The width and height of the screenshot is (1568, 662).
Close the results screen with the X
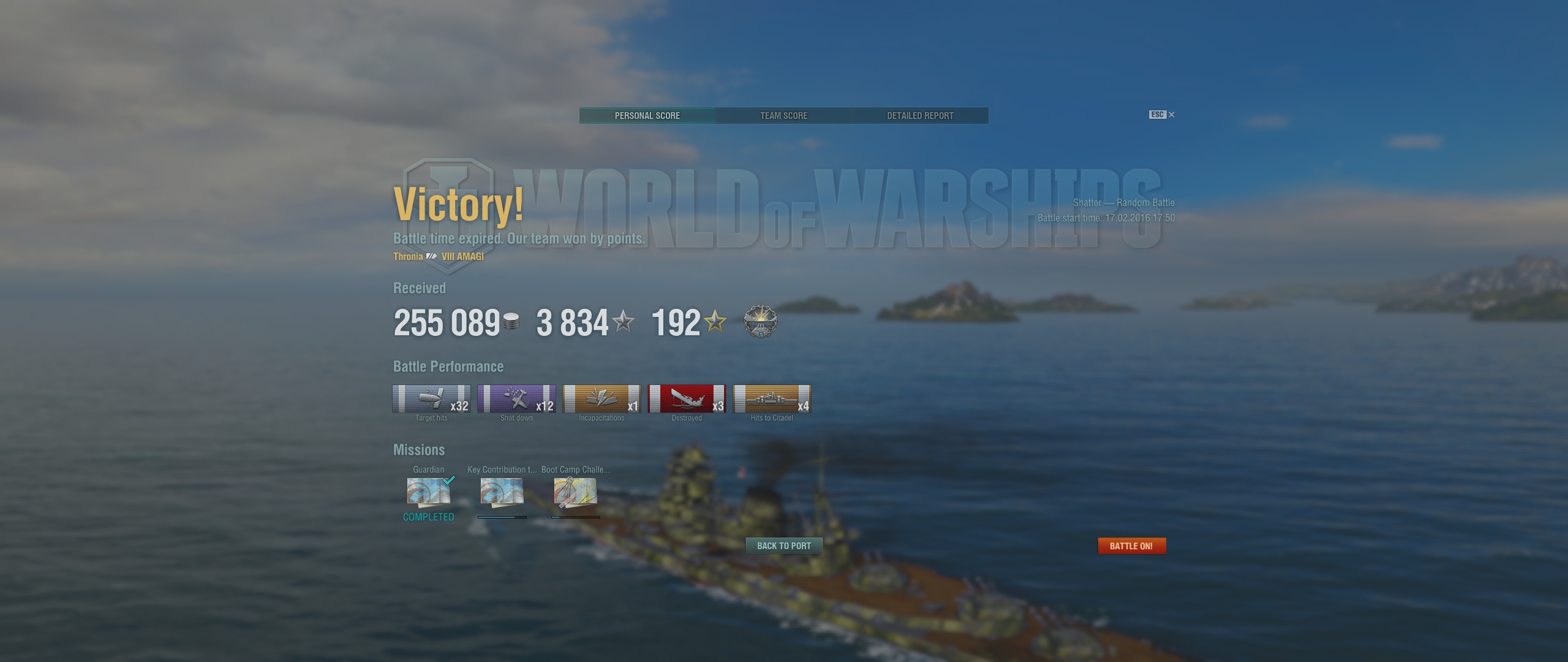(x=1172, y=115)
